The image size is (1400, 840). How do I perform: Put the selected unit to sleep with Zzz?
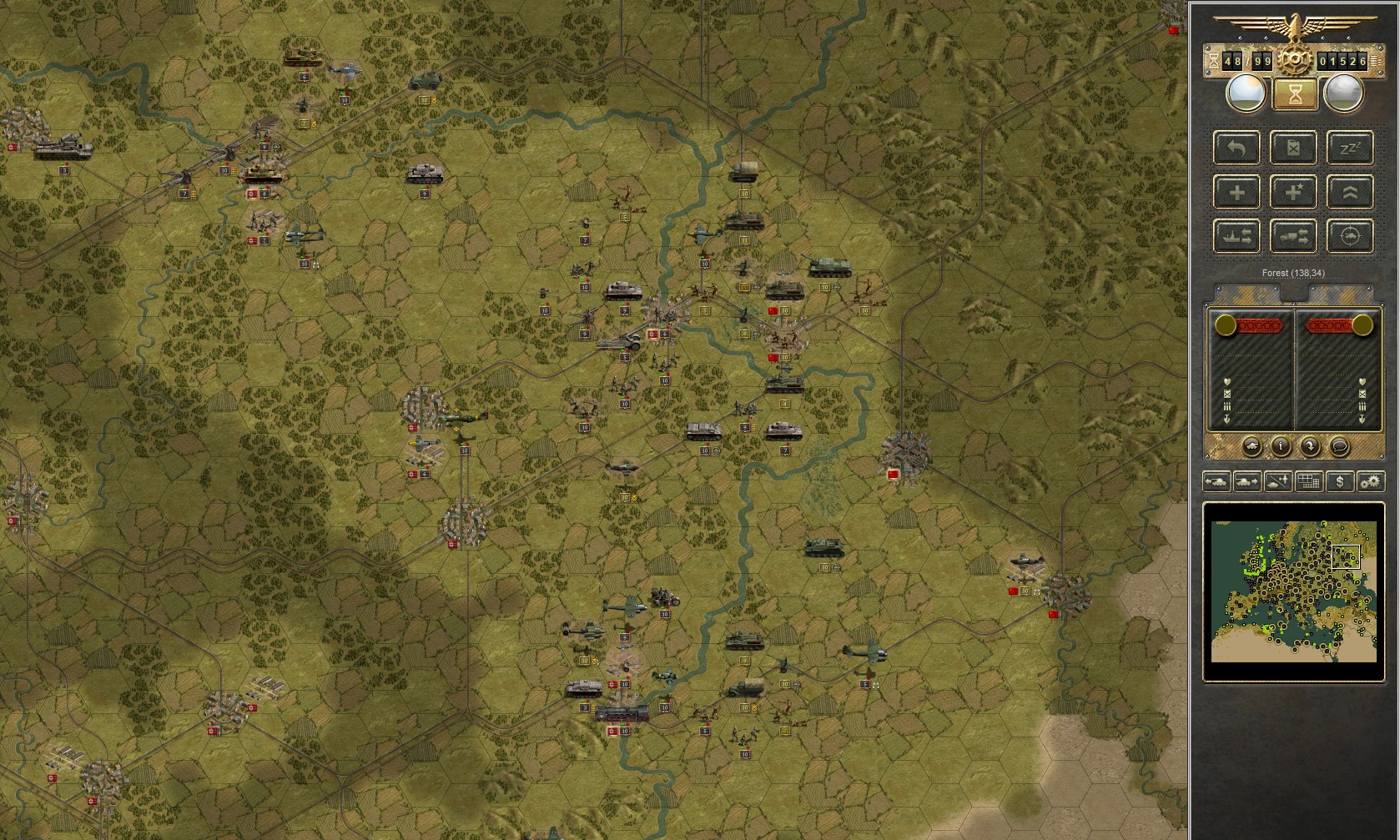1350,148
